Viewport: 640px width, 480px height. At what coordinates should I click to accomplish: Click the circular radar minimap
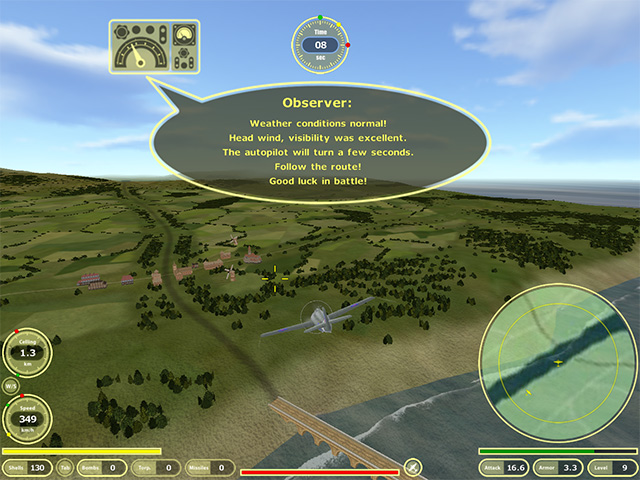pos(558,361)
